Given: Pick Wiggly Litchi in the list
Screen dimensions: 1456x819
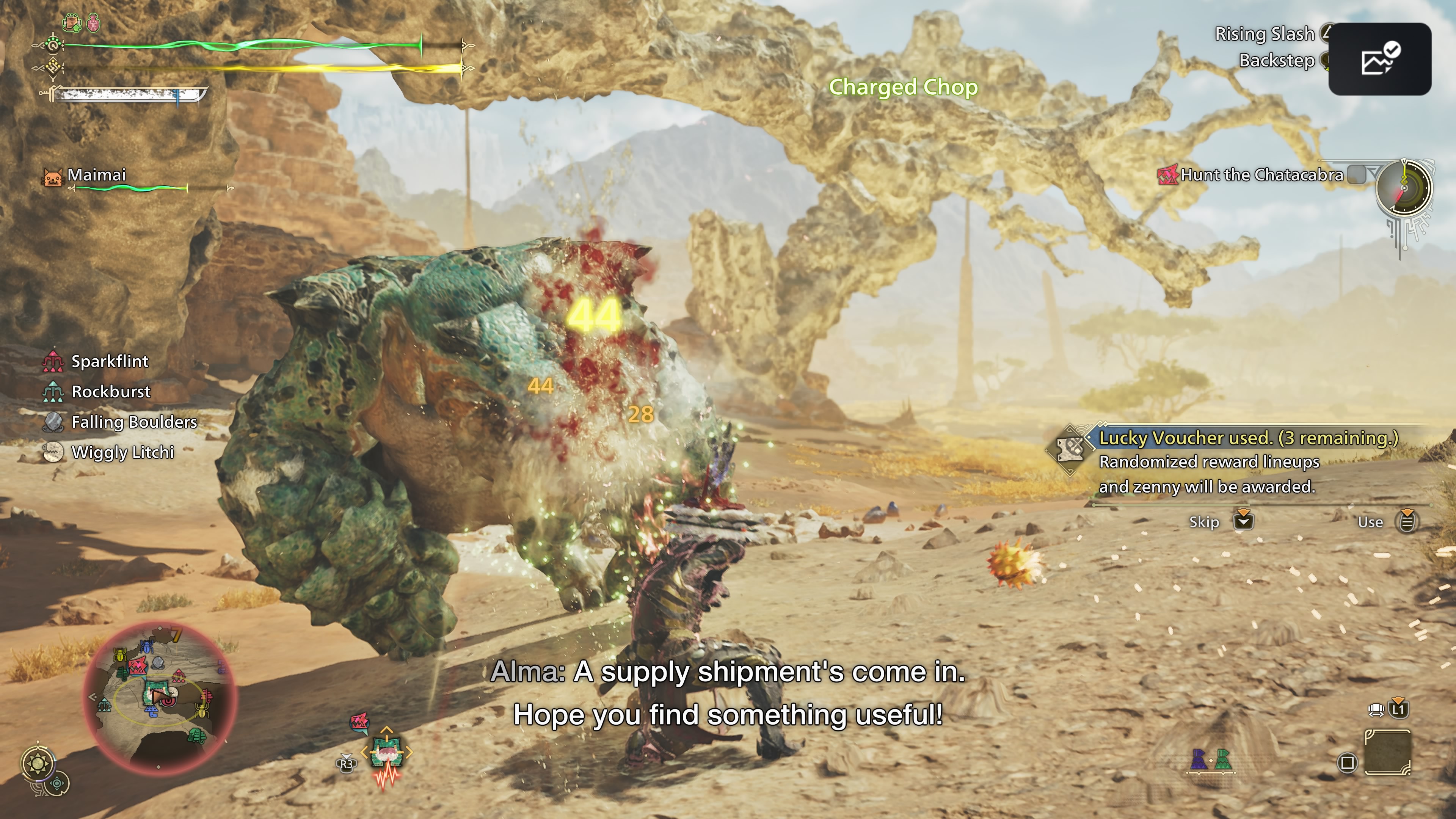Looking at the screenshot, I should (122, 452).
